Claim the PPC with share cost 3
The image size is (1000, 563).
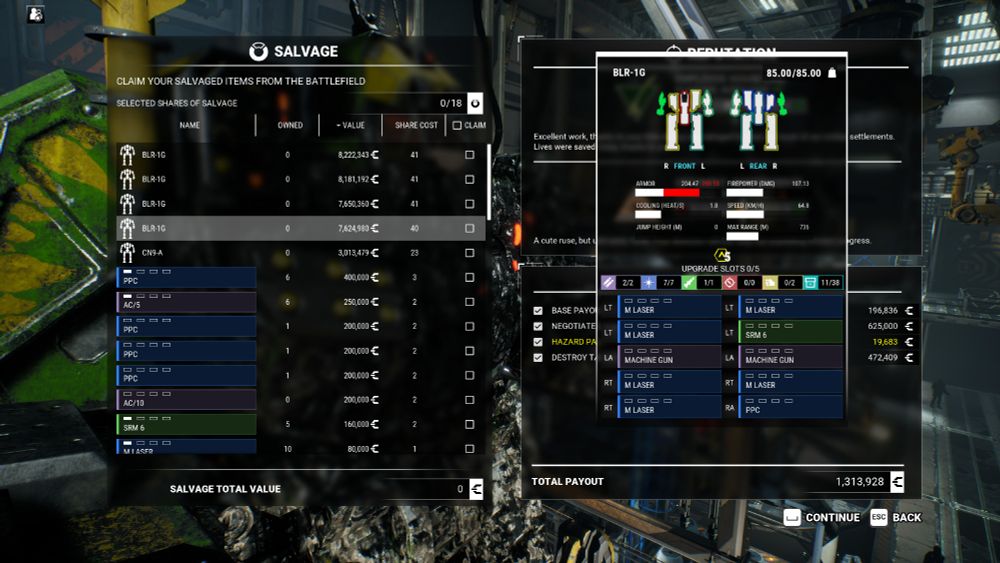[x=470, y=278]
